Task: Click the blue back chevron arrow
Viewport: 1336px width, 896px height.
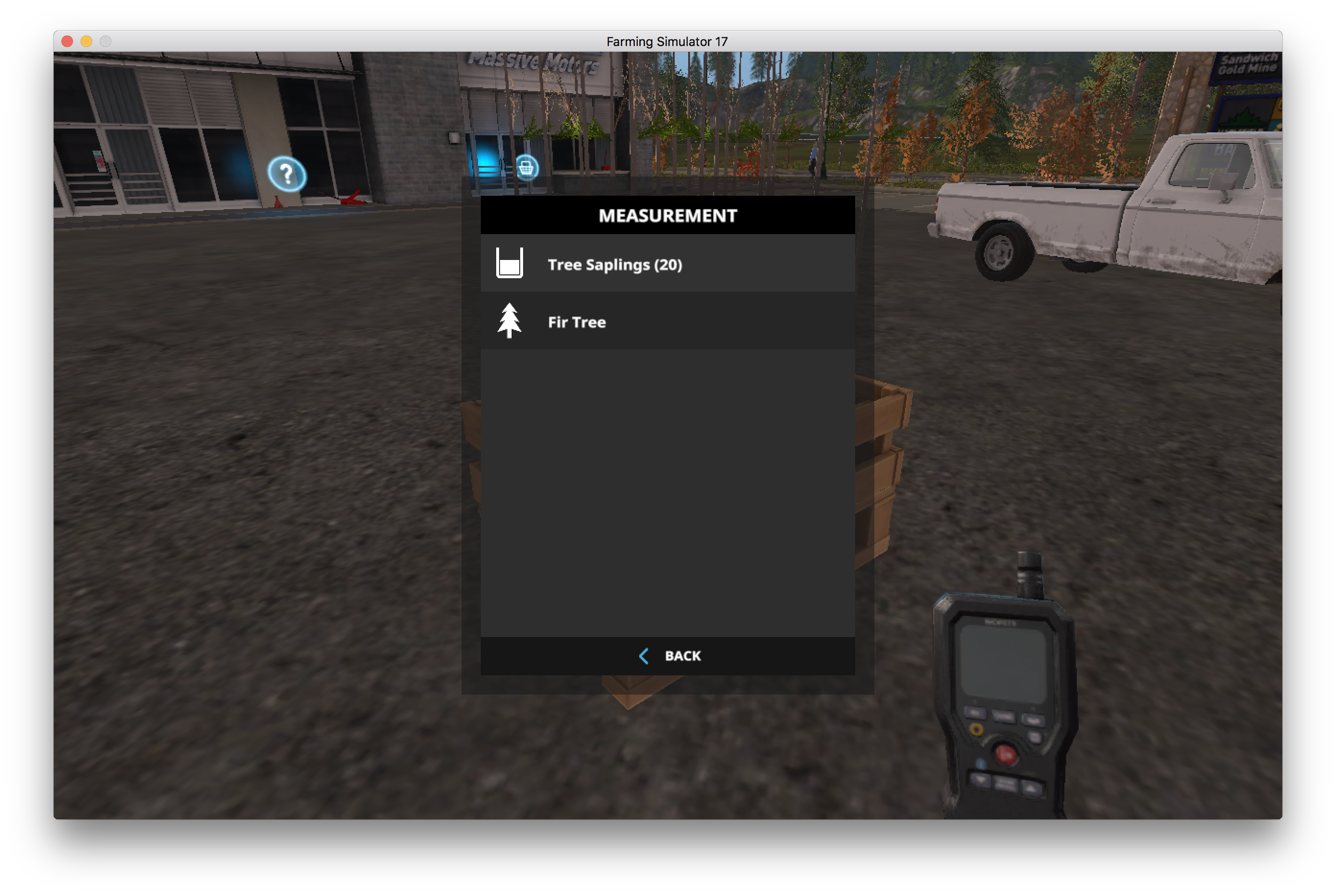Action: click(644, 656)
